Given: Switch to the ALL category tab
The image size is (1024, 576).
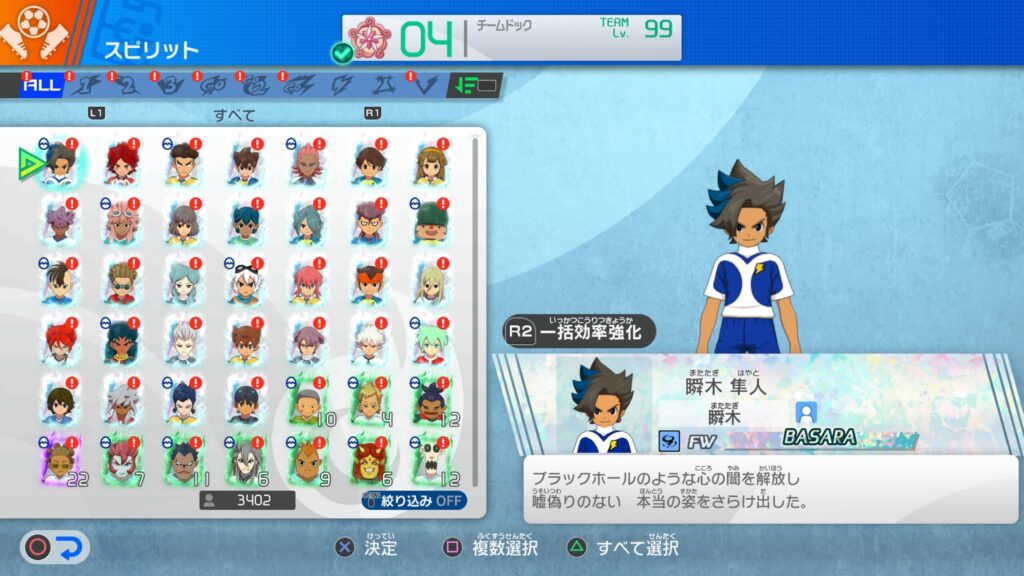Looking at the screenshot, I should pos(42,86).
